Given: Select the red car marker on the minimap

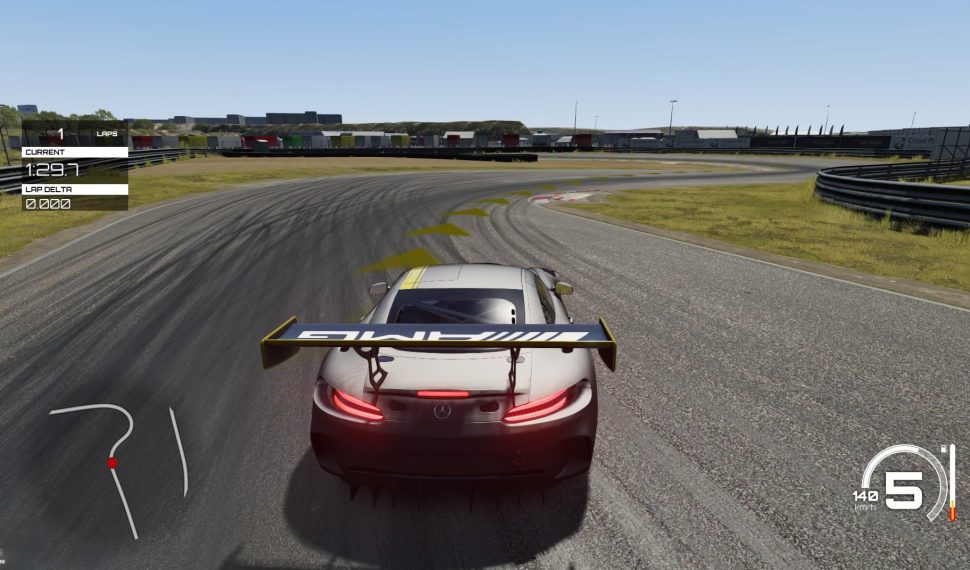Looking at the screenshot, I should (x=112, y=462).
